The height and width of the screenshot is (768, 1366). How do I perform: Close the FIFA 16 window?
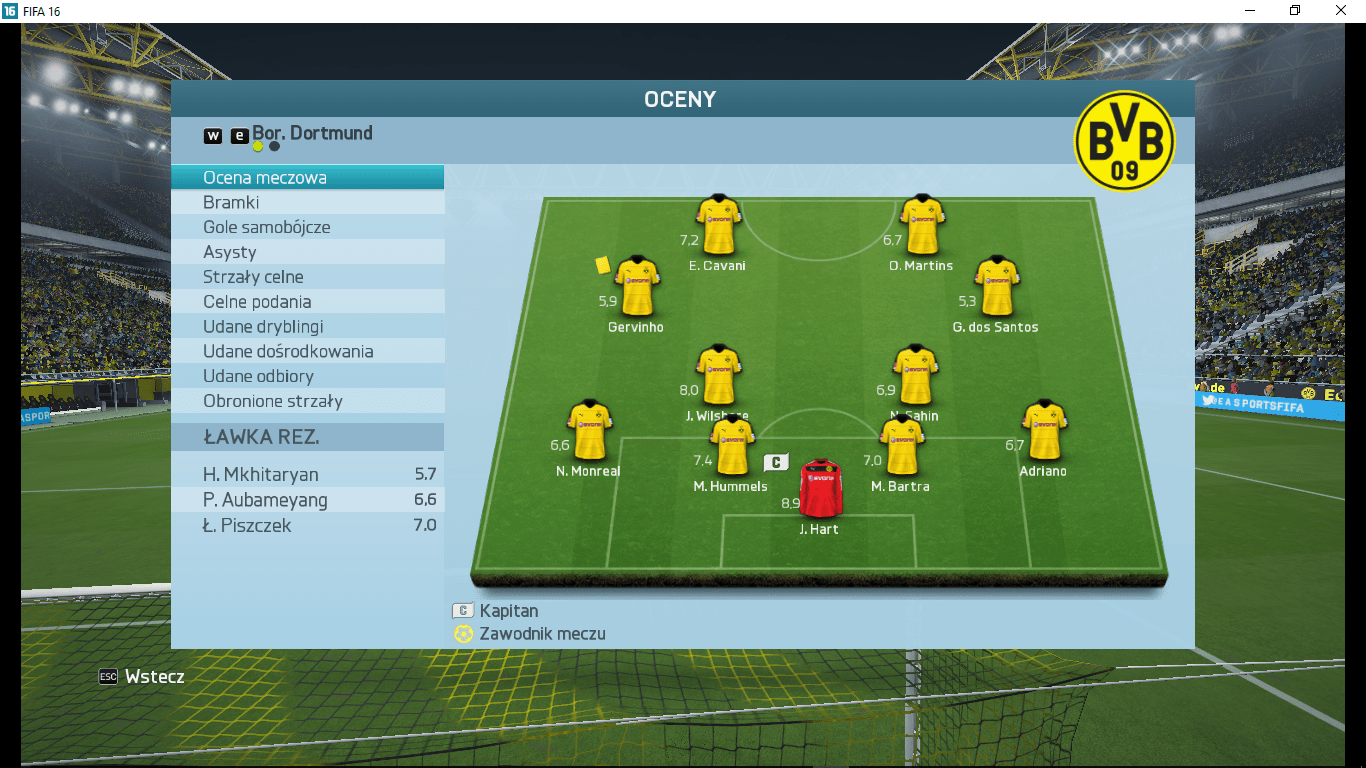(1341, 10)
